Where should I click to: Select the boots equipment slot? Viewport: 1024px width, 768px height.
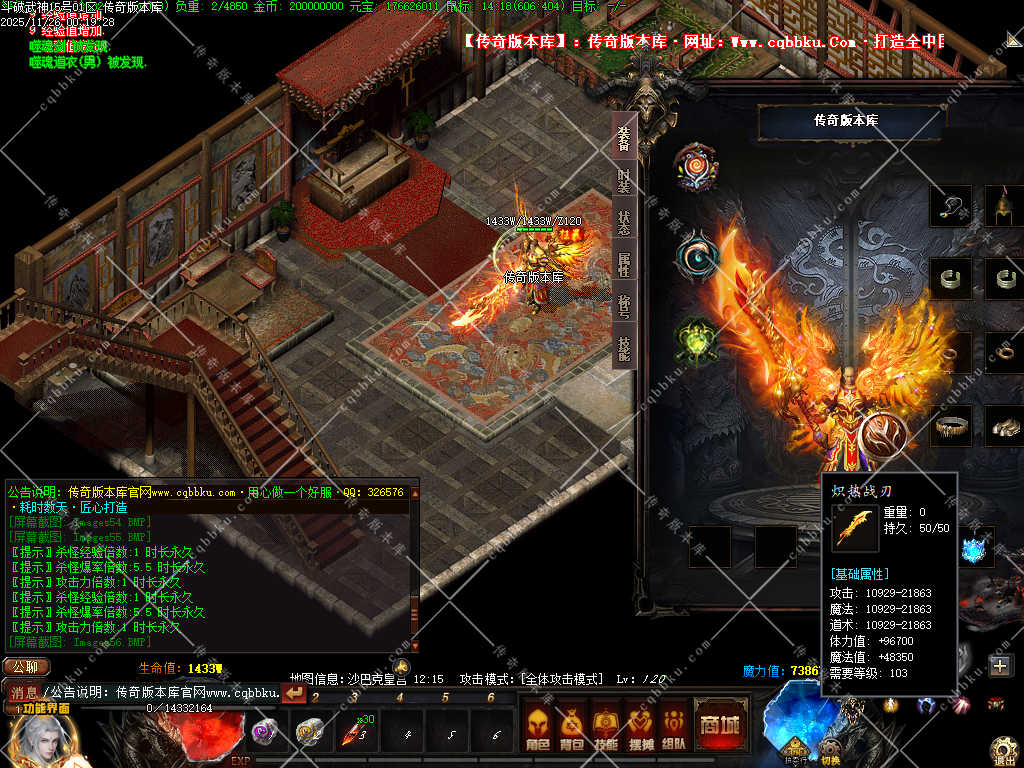[x=1004, y=425]
